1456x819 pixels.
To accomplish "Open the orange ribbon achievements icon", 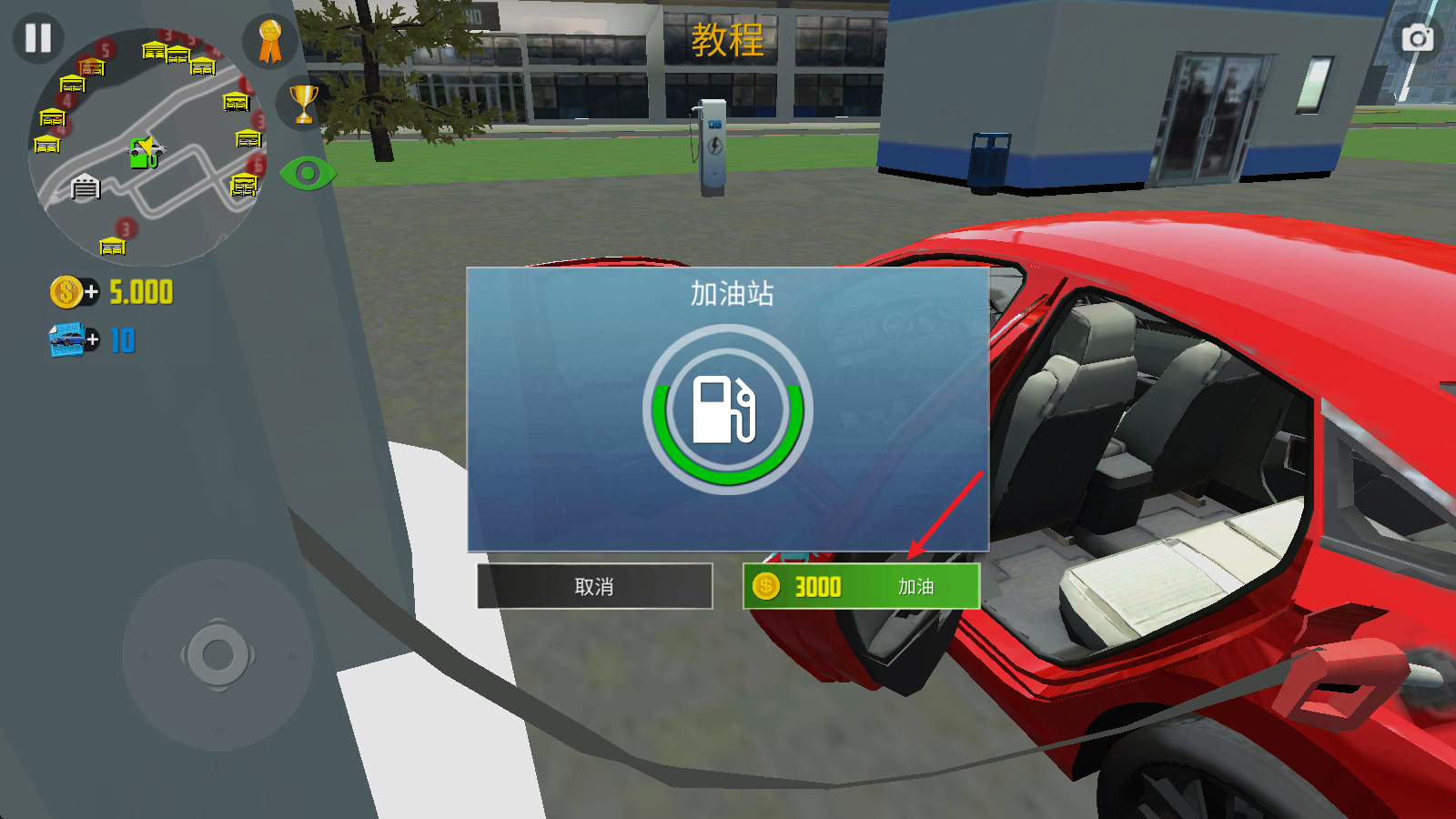I will [x=269, y=42].
